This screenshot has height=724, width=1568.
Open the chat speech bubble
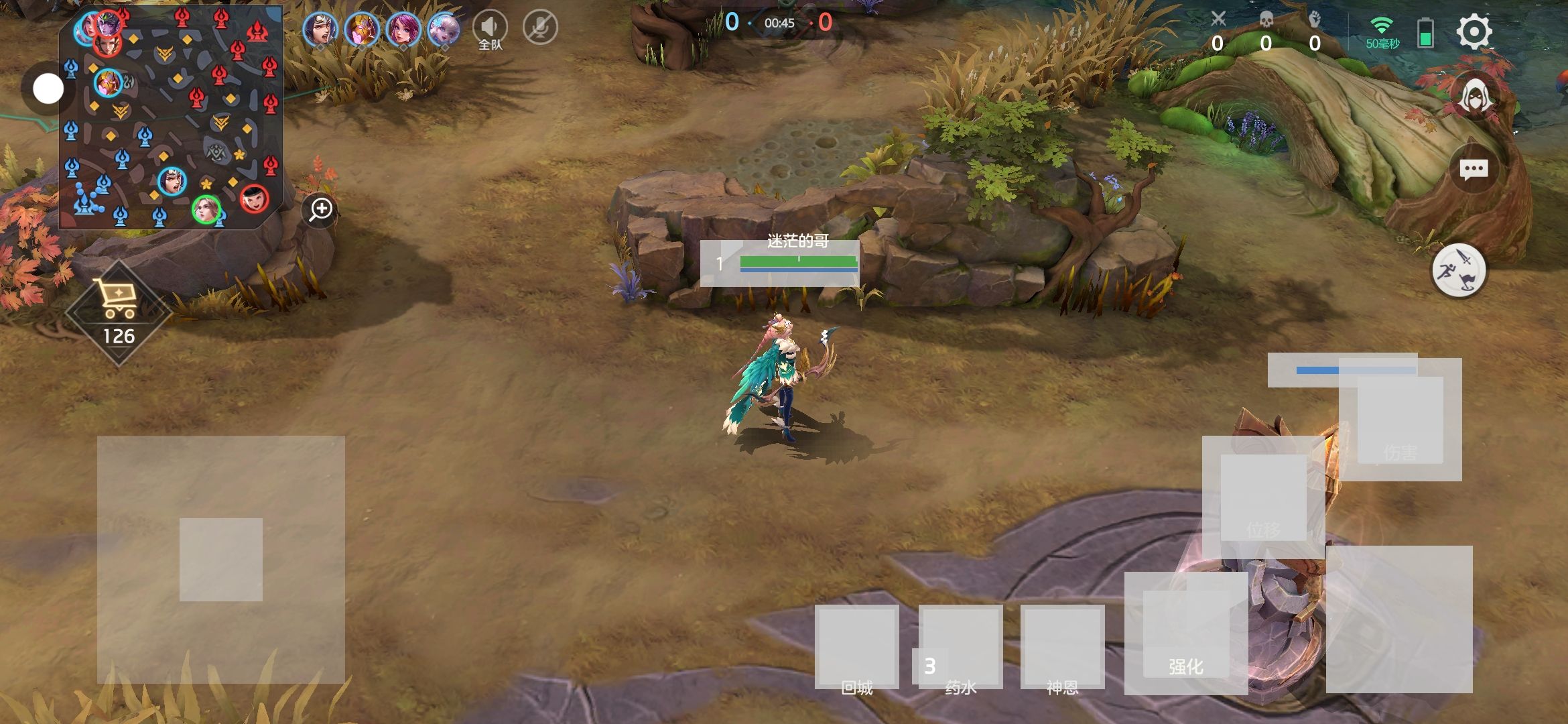point(1474,170)
